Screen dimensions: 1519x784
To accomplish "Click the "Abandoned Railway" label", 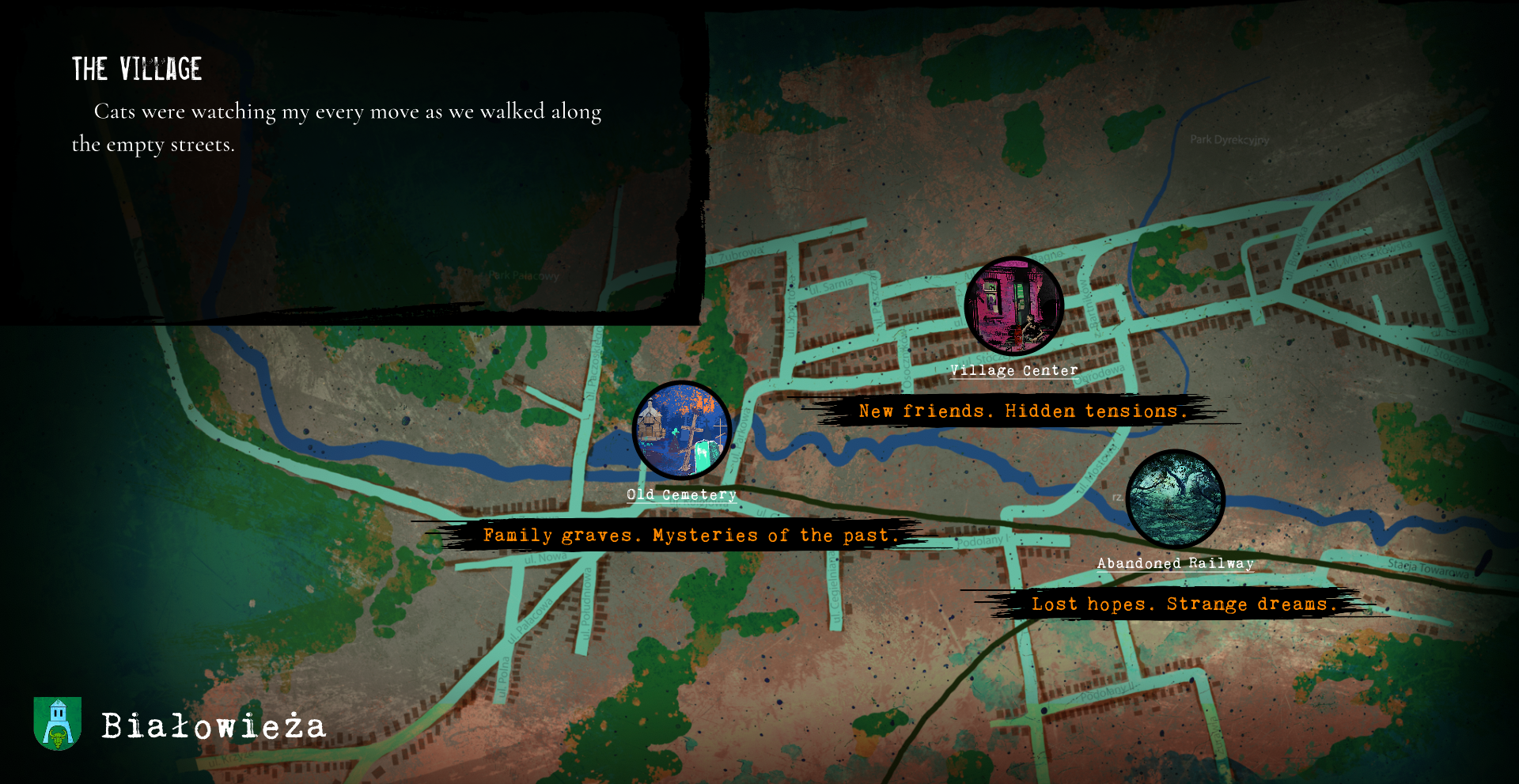I will 1175,563.
